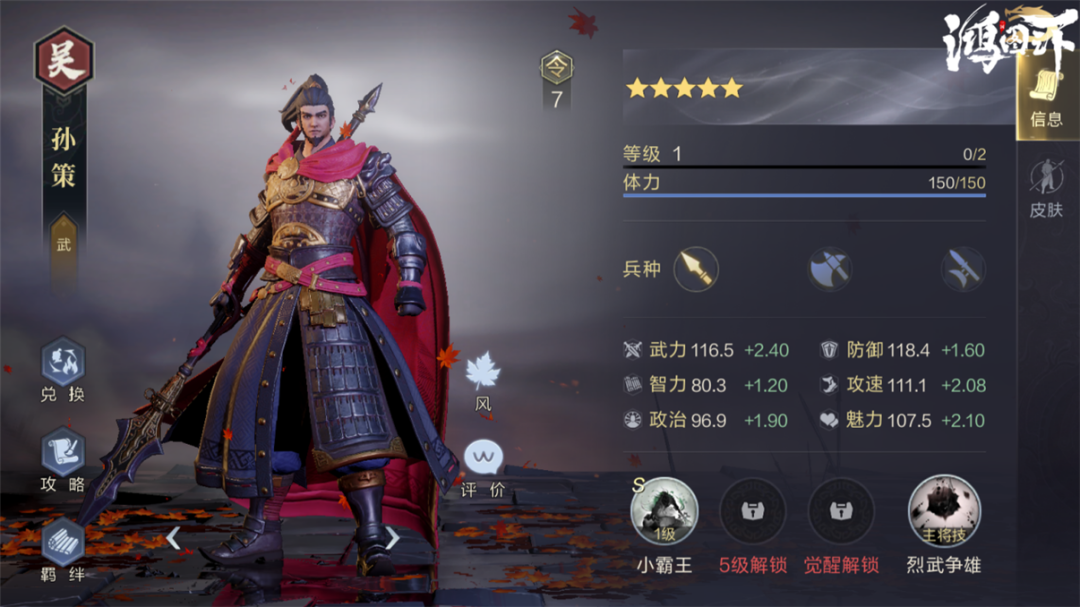Click the 吴 faction hexagon badge
The width and height of the screenshot is (1080, 607).
[65, 59]
